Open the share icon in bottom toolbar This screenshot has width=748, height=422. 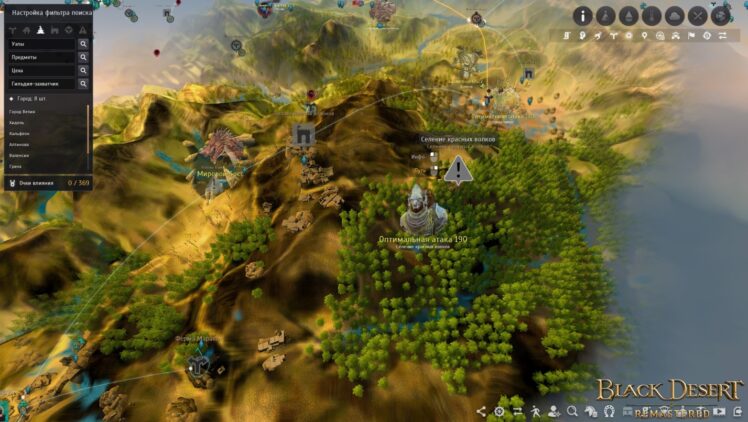481,411
